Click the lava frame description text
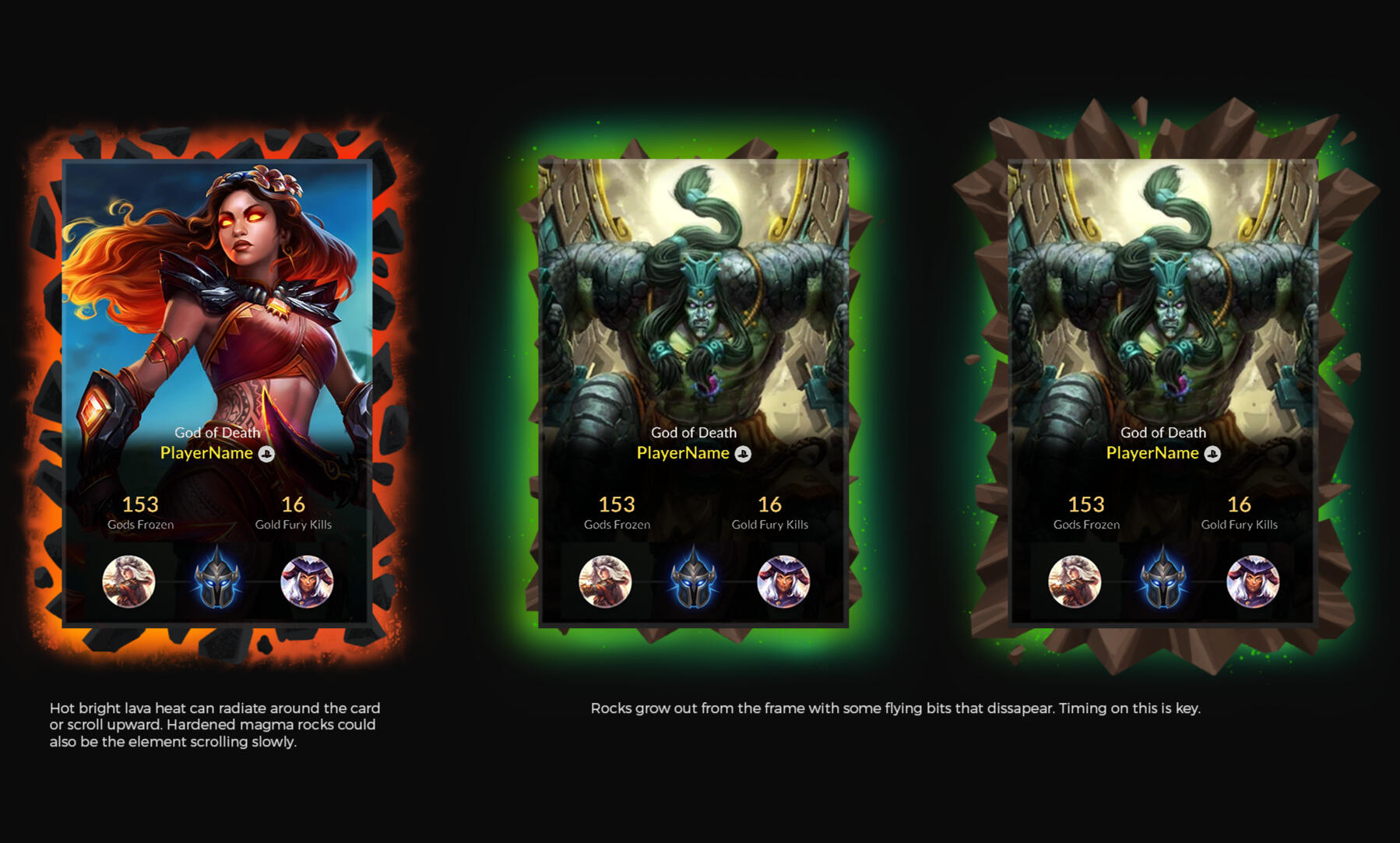The height and width of the screenshot is (843, 1400). click(215, 725)
